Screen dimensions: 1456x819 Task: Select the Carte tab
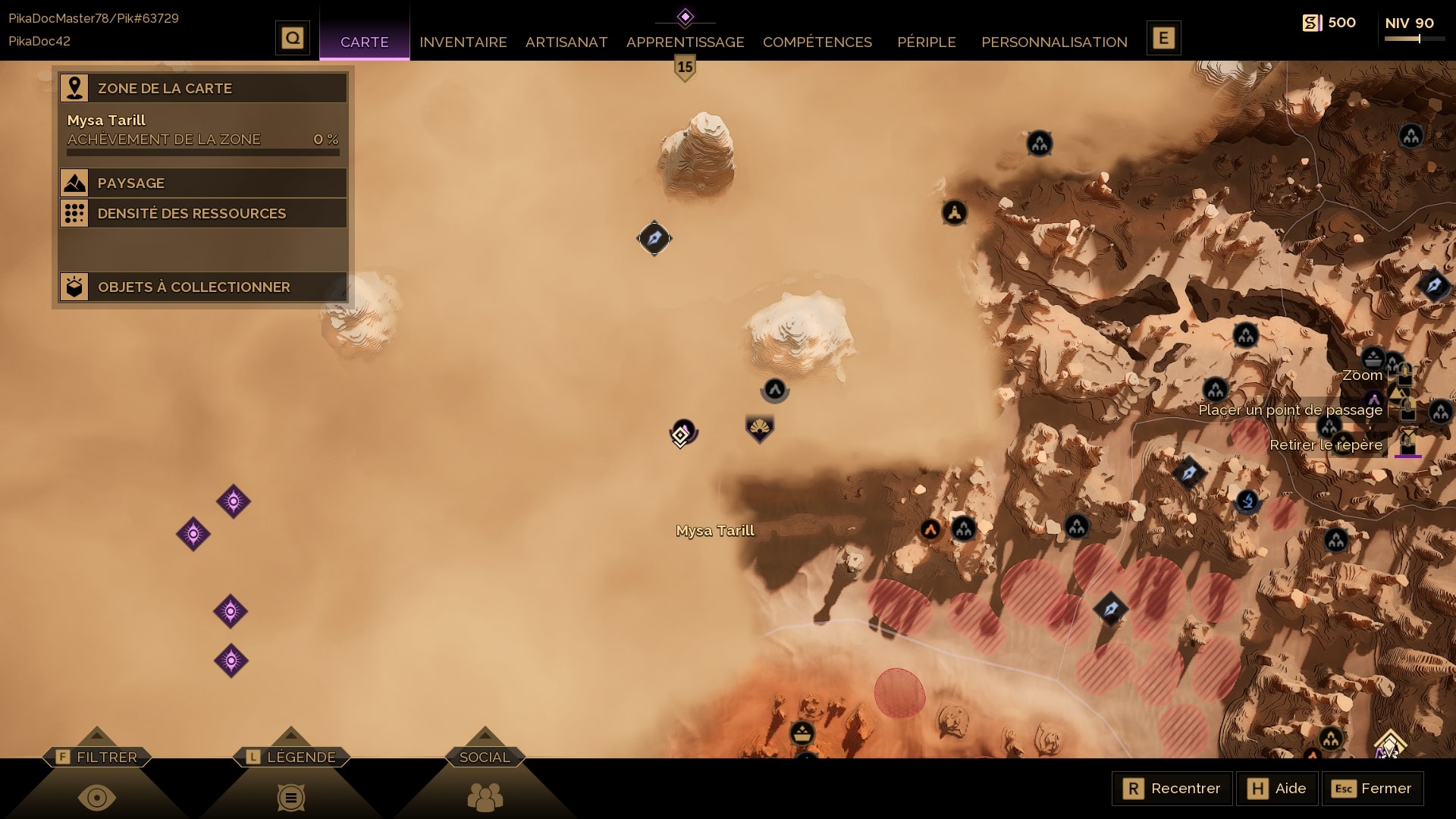pyautogui.click(x=364, y=42)
